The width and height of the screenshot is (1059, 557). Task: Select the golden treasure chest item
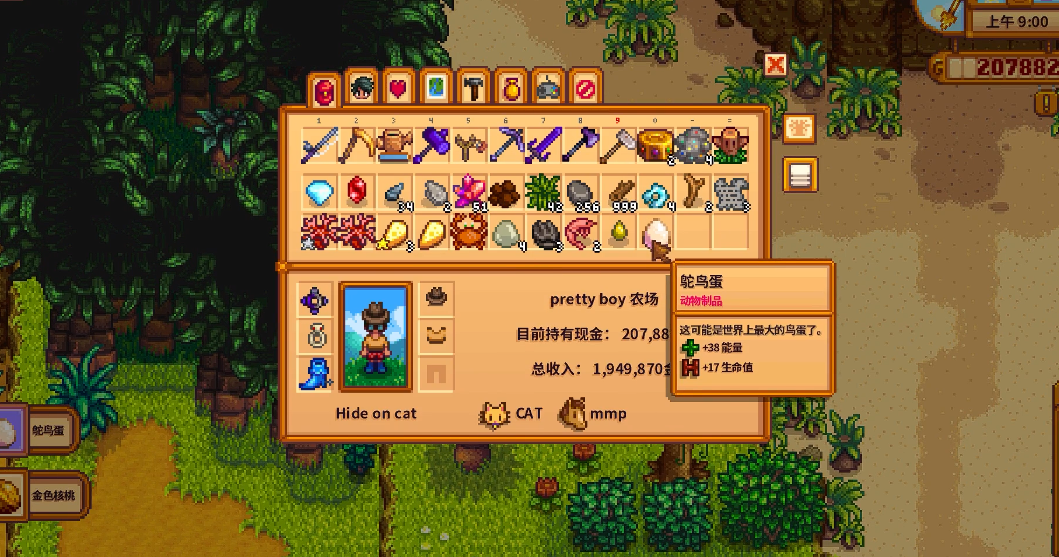coord(654,146)
